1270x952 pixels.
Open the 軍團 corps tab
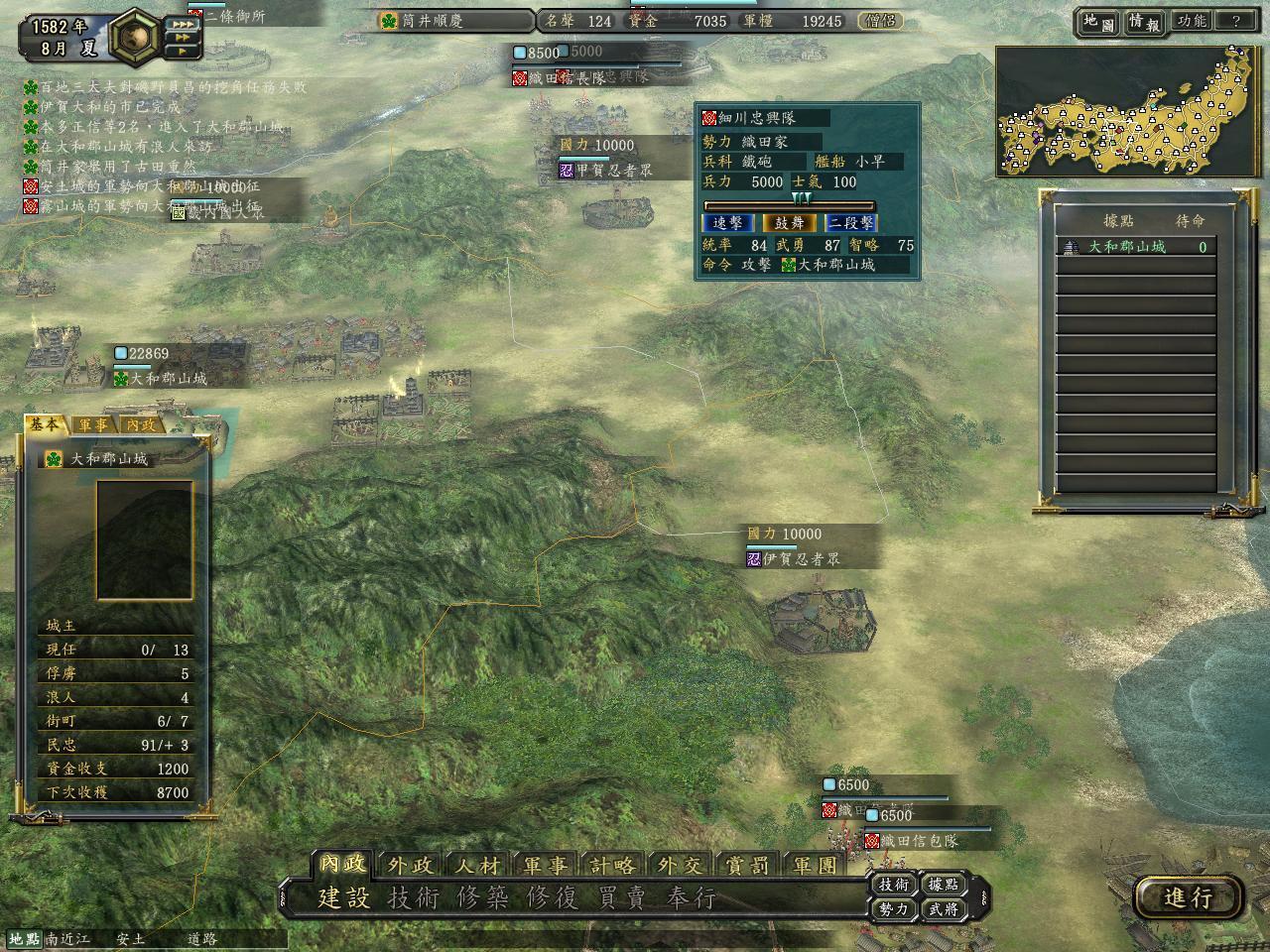point(815,866)
